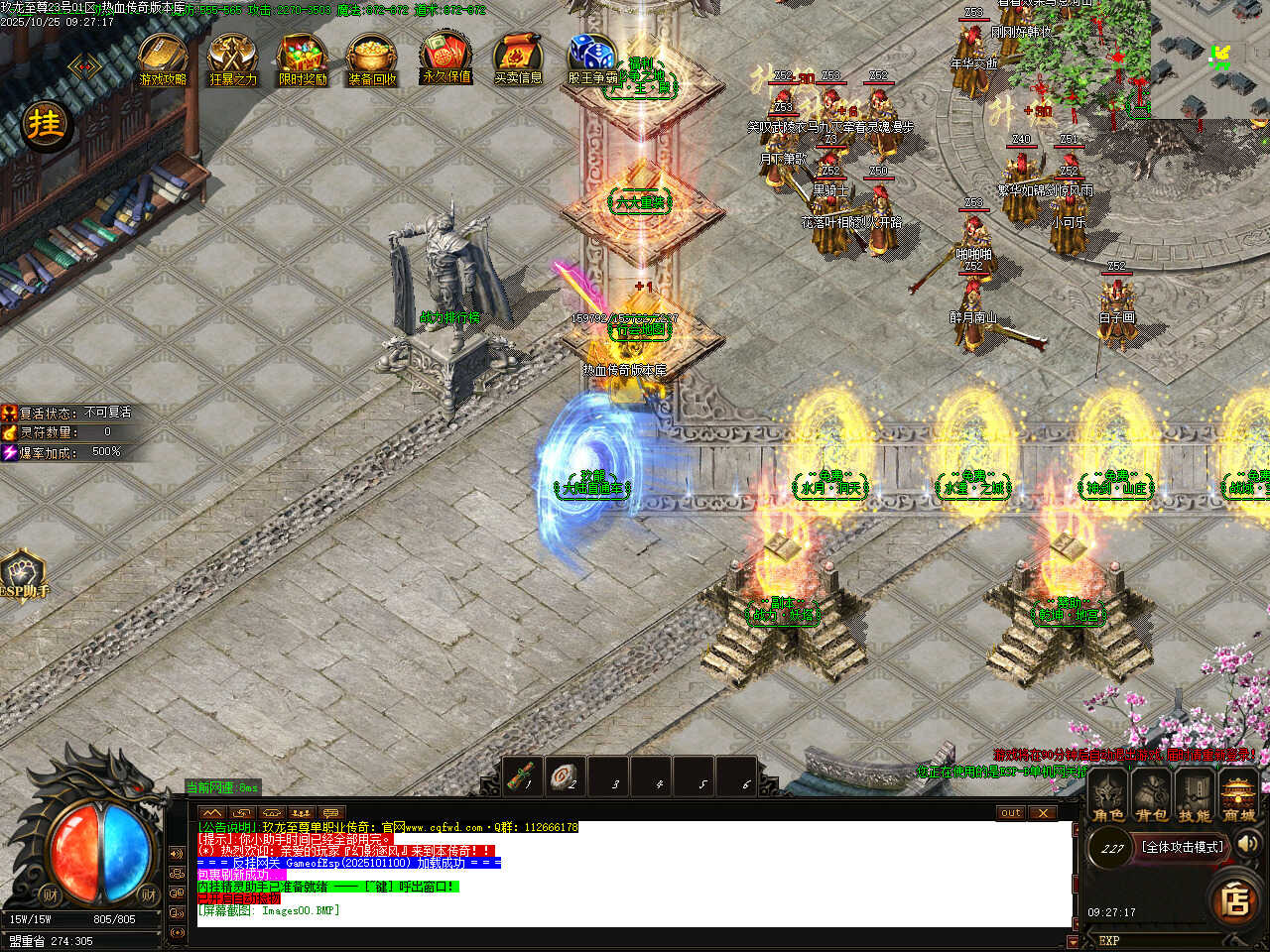Toggle the round 挂 auto-play button
This screenshot has height=952, width=1270.
(x=45, y=125)
